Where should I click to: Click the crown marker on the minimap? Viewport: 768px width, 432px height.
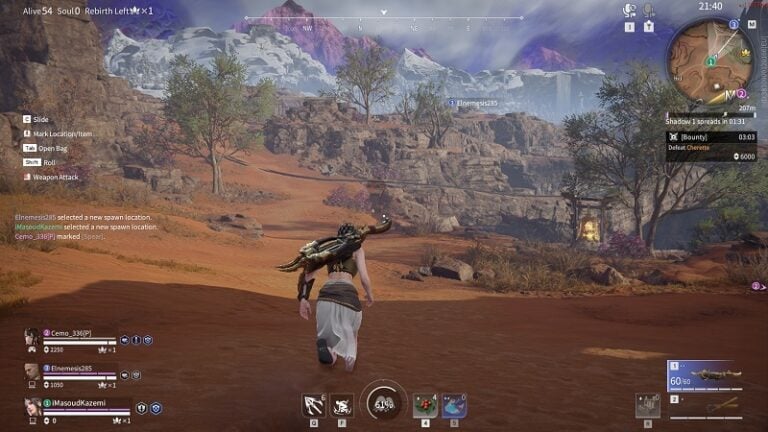[745, 52]
